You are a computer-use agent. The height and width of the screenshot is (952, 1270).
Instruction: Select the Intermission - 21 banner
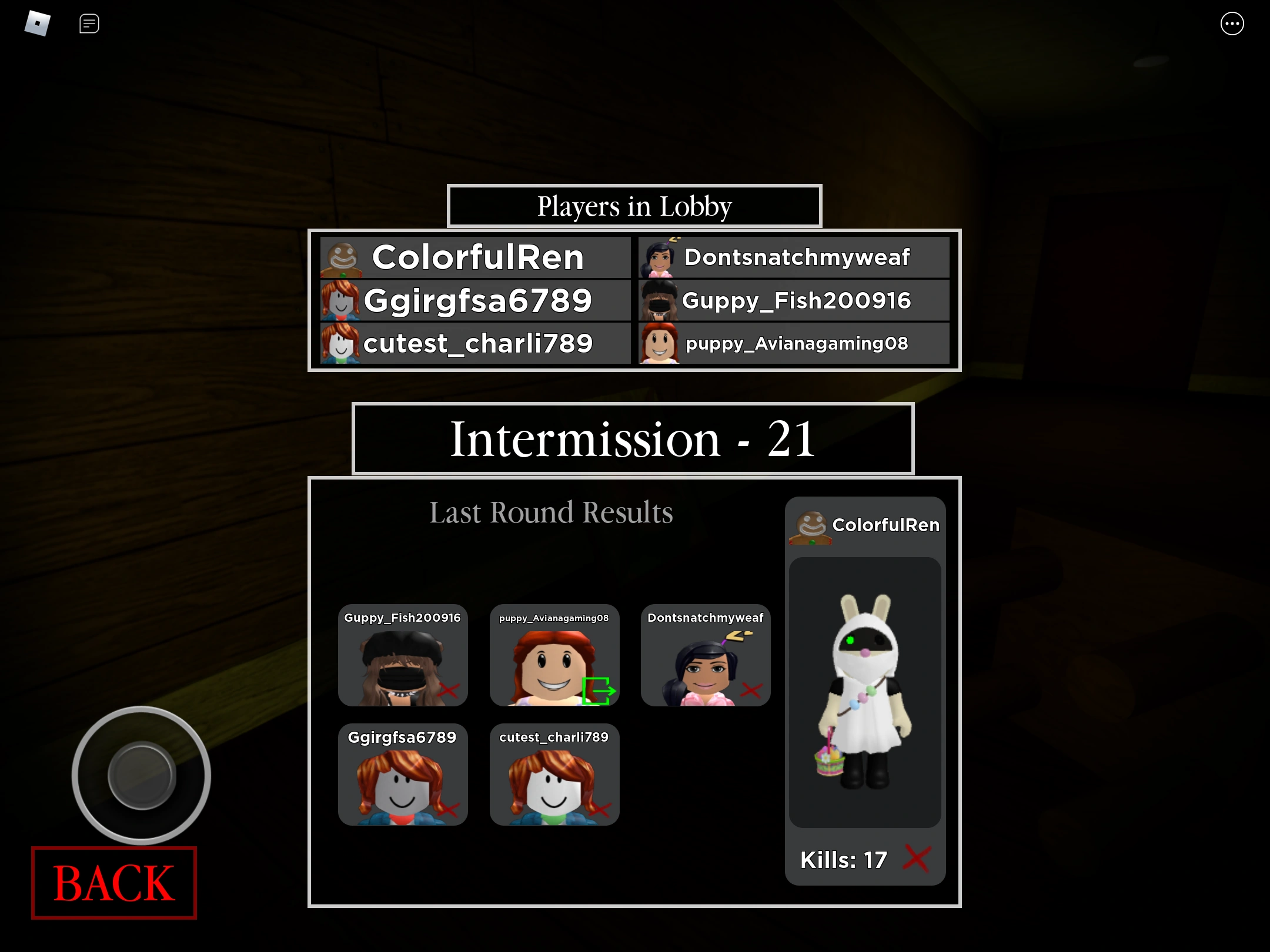(633, 439)
